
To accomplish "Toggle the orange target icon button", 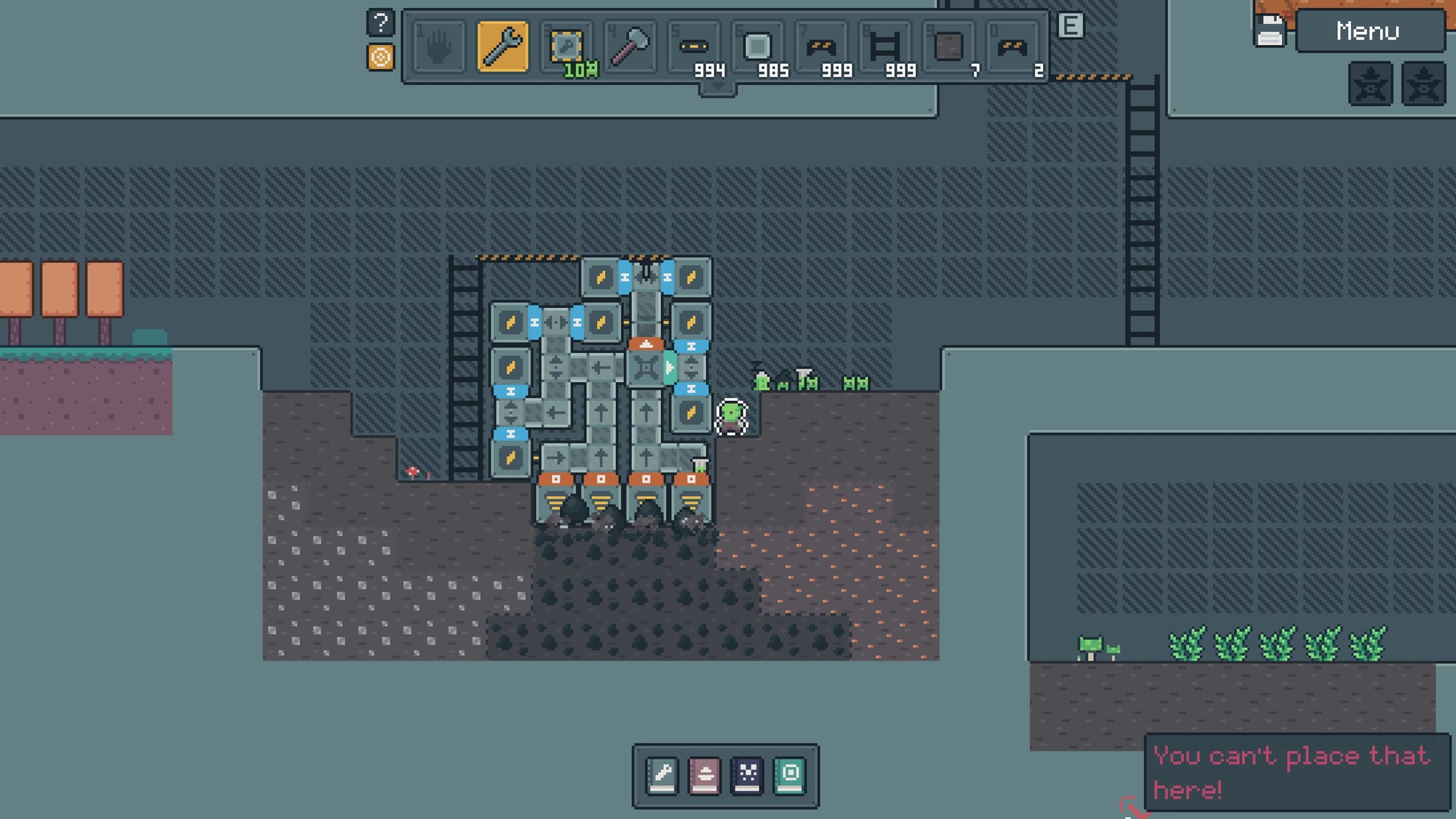I will coord(380,57).
